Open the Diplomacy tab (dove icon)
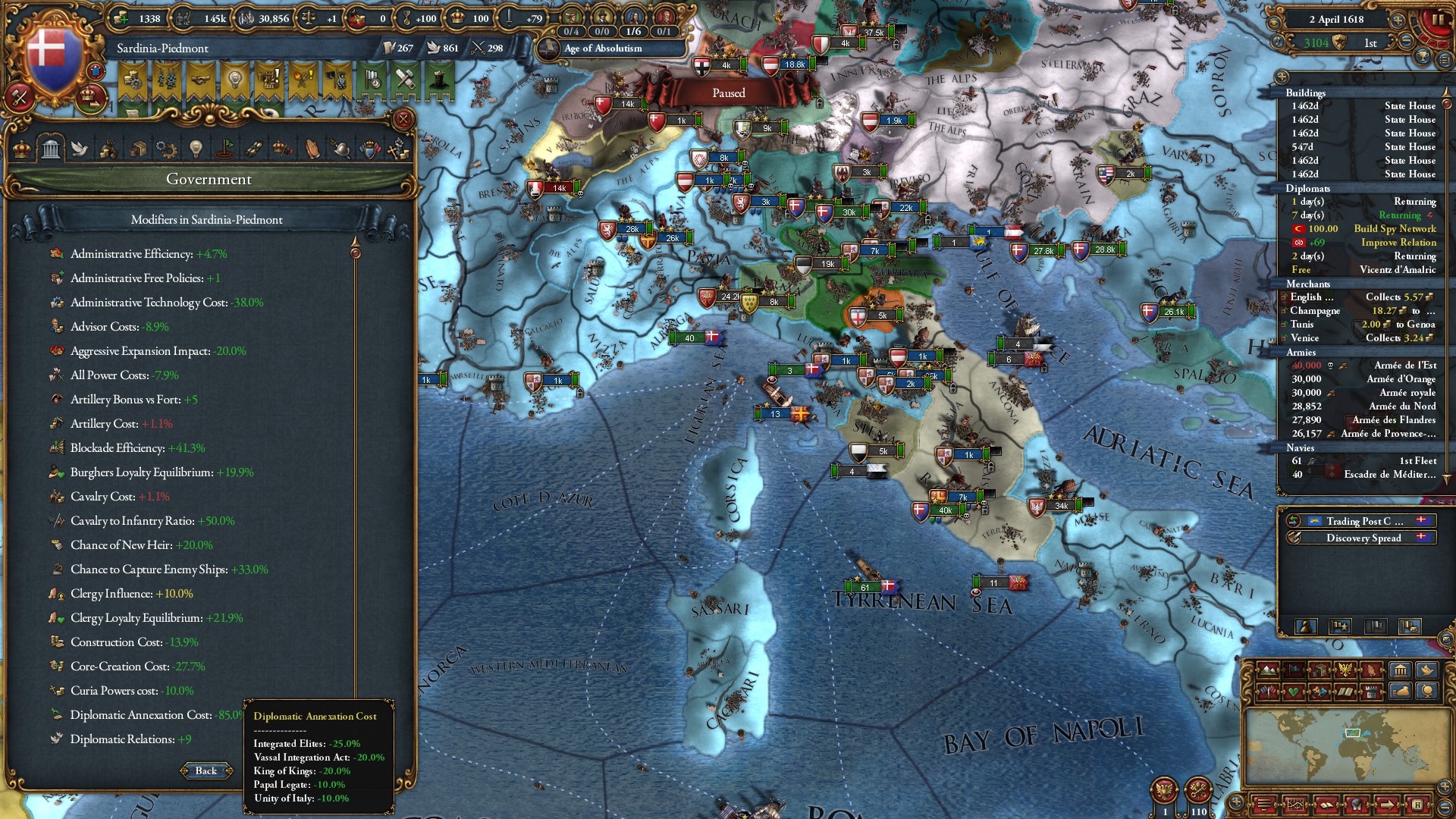 coord(79,152)
